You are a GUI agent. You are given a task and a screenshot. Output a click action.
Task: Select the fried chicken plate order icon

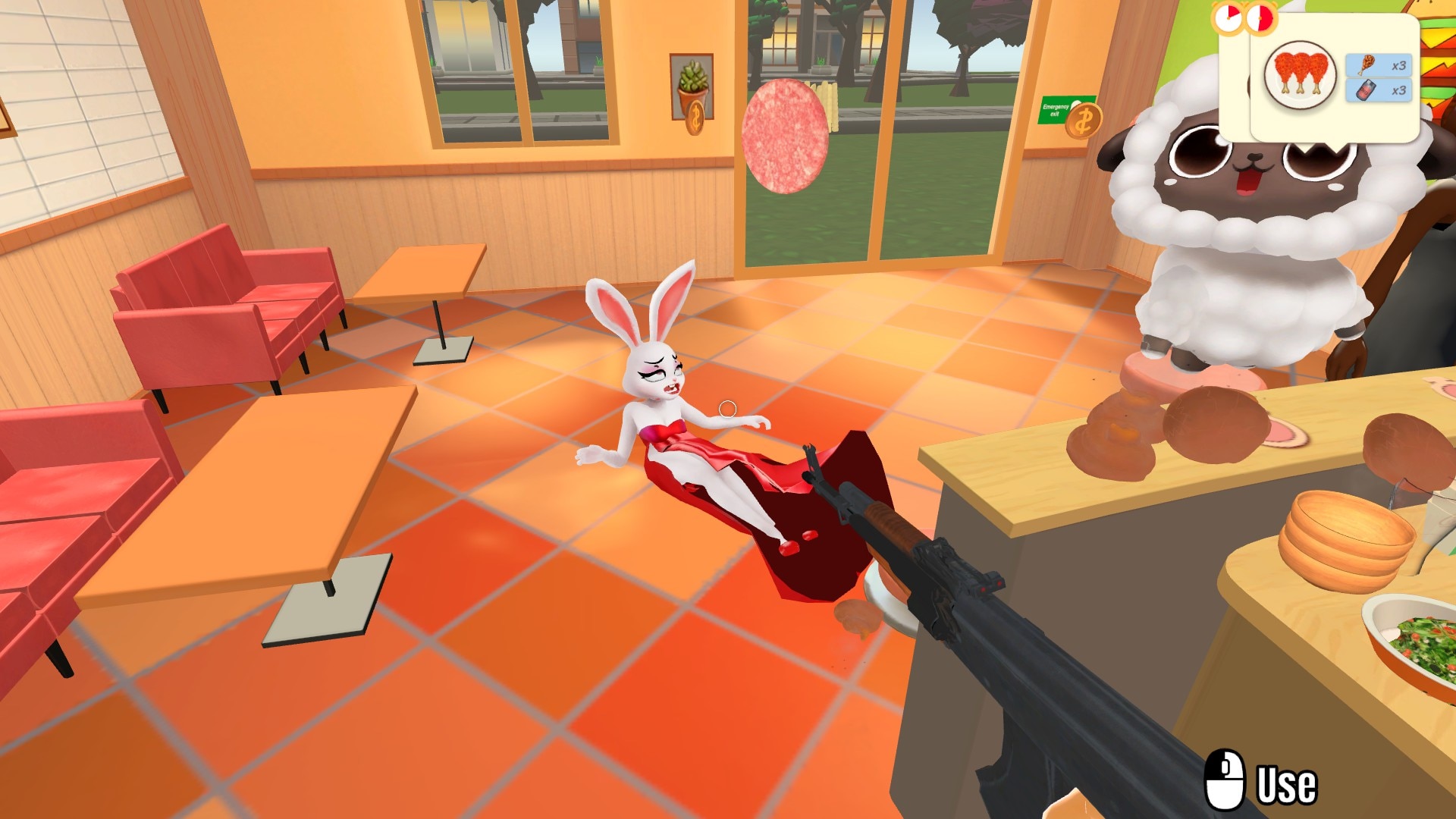click(x=1300, y=77)
